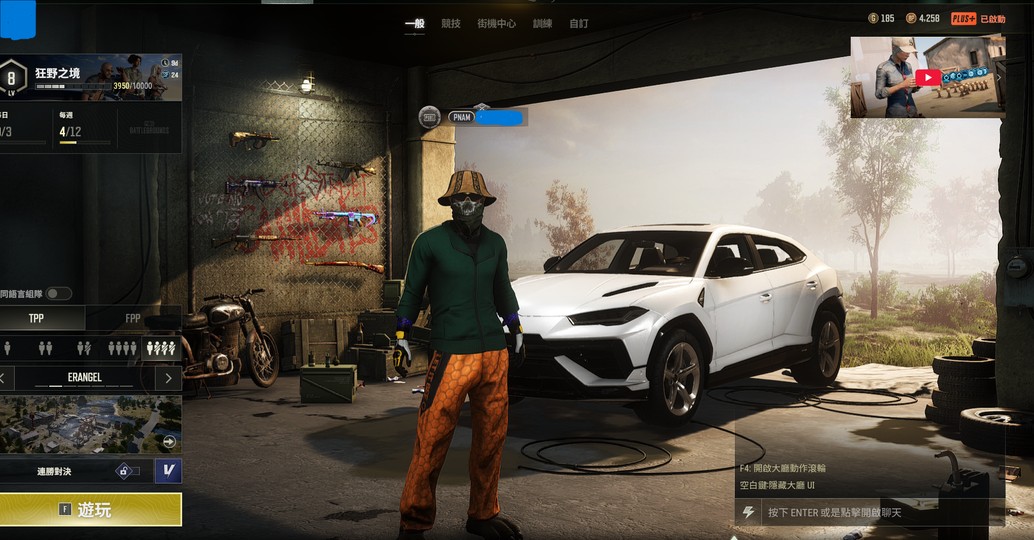
Task: Toggle the same-language team matching switch
Action: pos(59,293)
